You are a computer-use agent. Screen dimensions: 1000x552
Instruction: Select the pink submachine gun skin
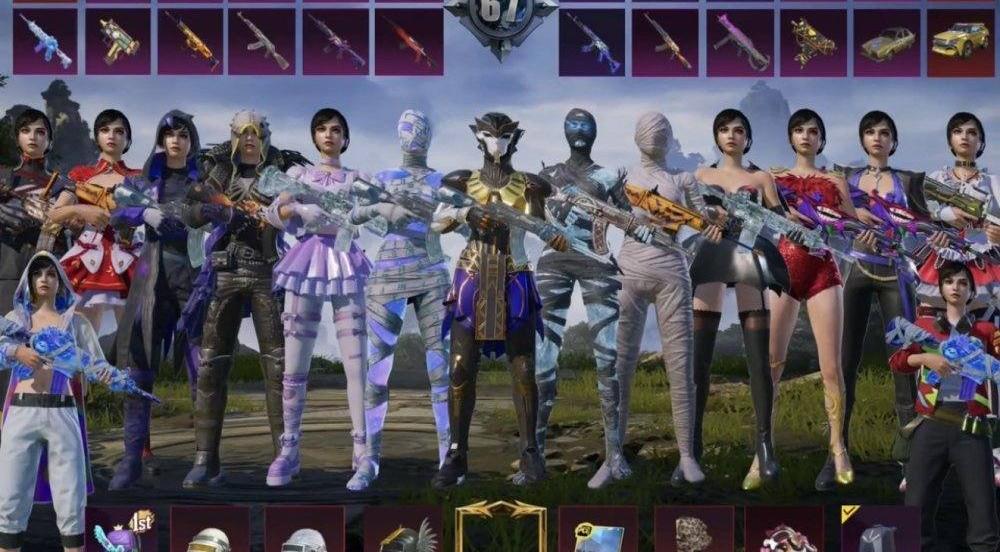pyautogui.click(x=741, y=42)
